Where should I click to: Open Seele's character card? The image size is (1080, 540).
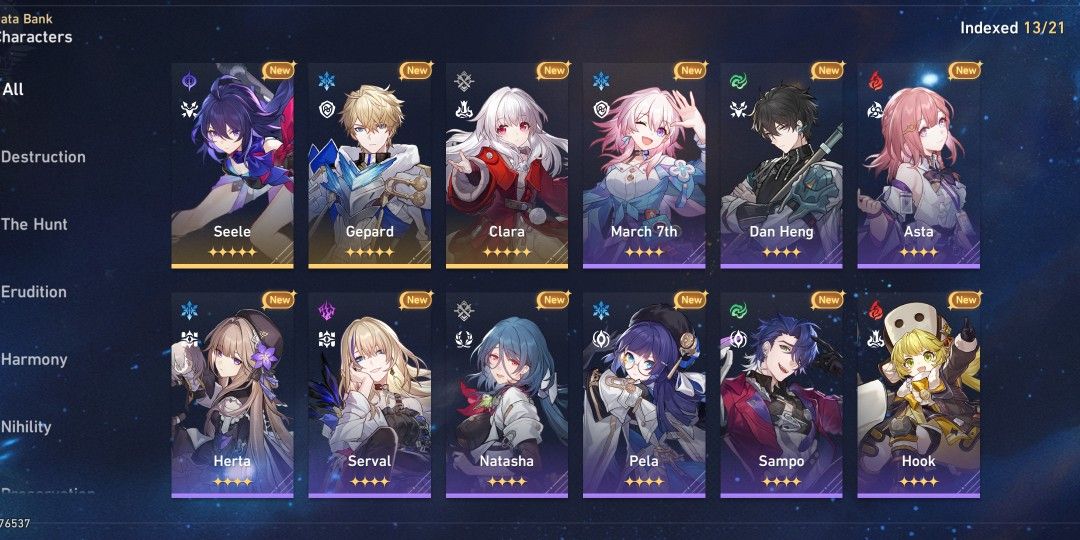(x=232, y=165)
